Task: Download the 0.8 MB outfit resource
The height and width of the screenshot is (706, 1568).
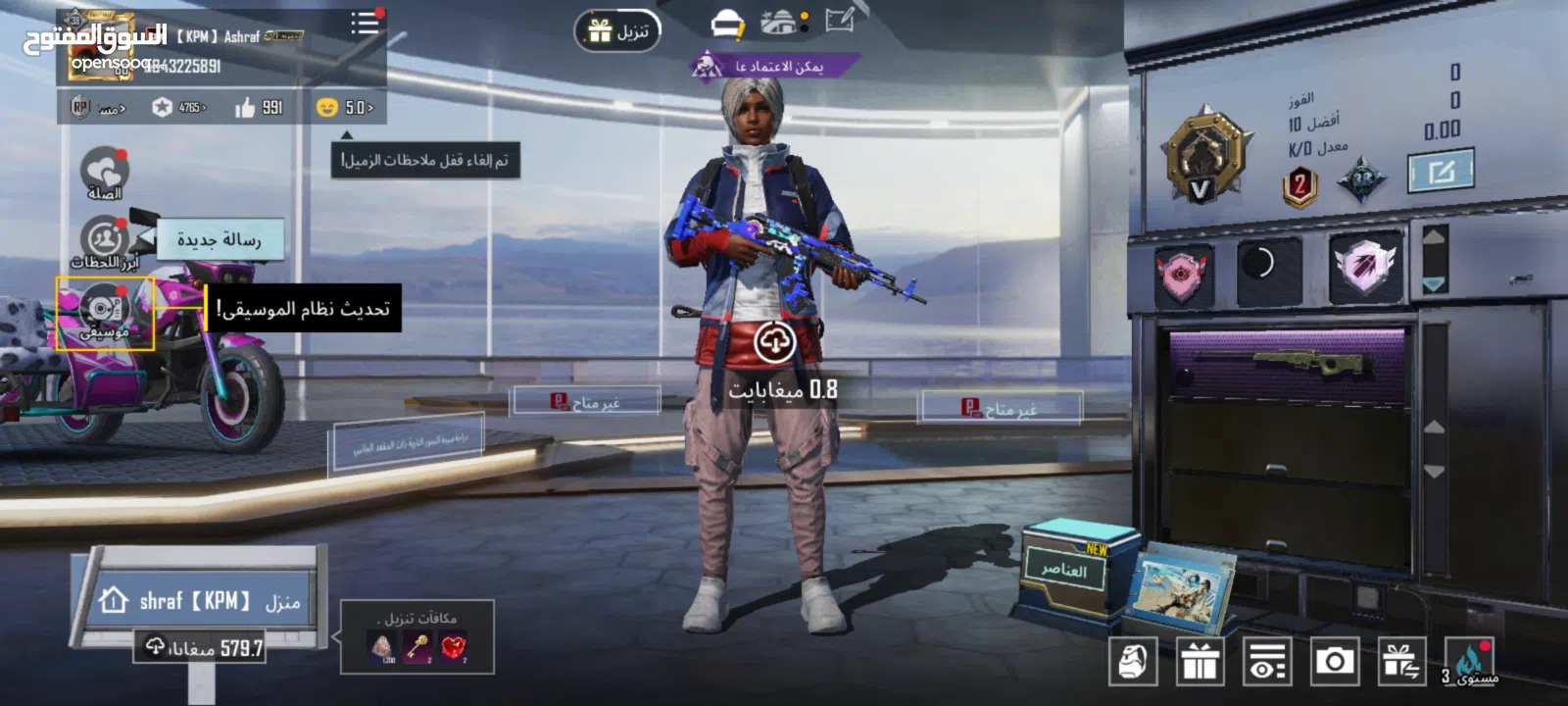Action: click(x=774, y=342)
